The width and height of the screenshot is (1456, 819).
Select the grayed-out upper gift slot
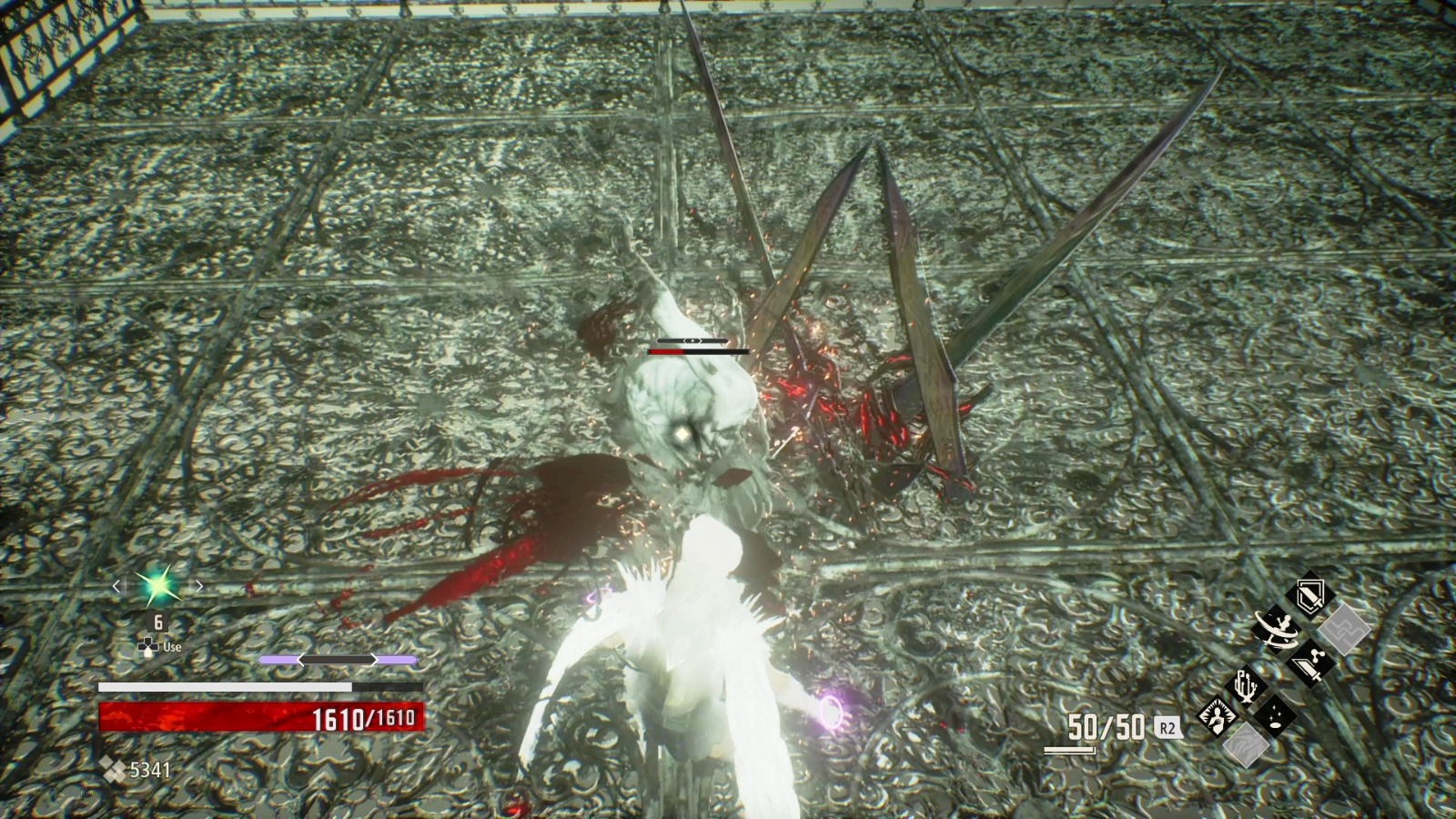tap(1345, 629)
